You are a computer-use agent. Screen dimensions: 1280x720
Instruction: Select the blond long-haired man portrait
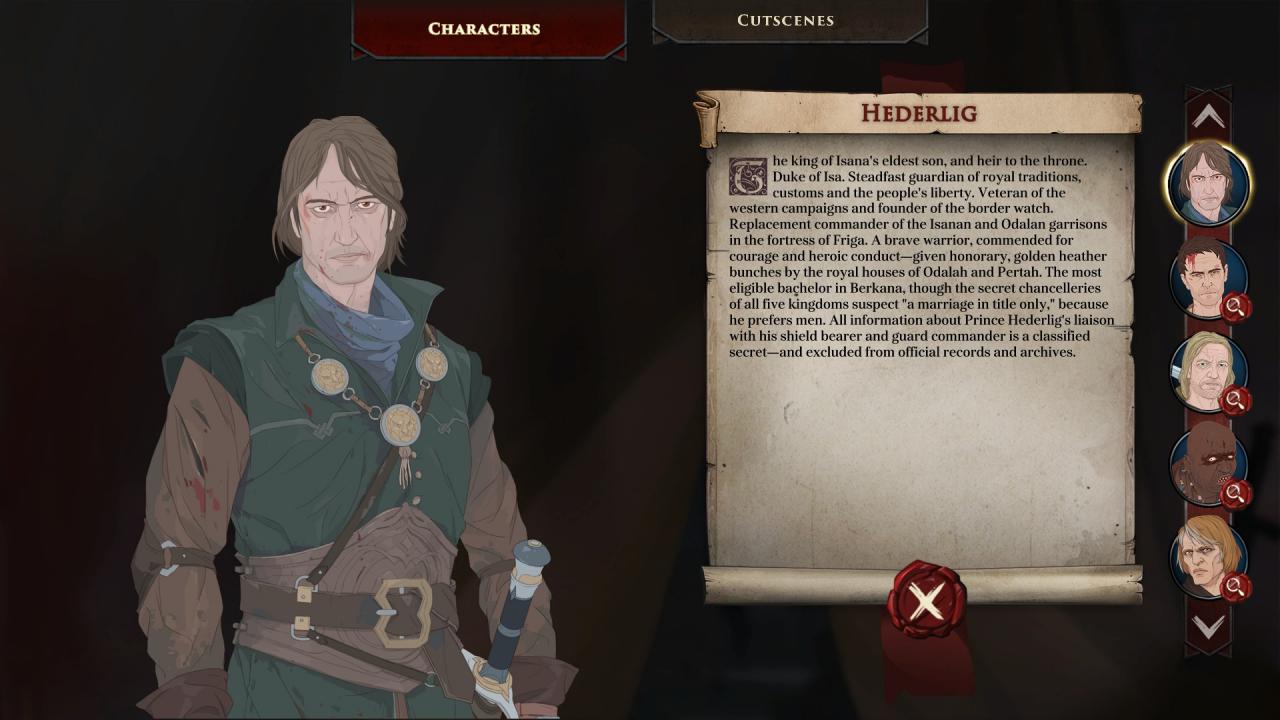pos(1206,371)
